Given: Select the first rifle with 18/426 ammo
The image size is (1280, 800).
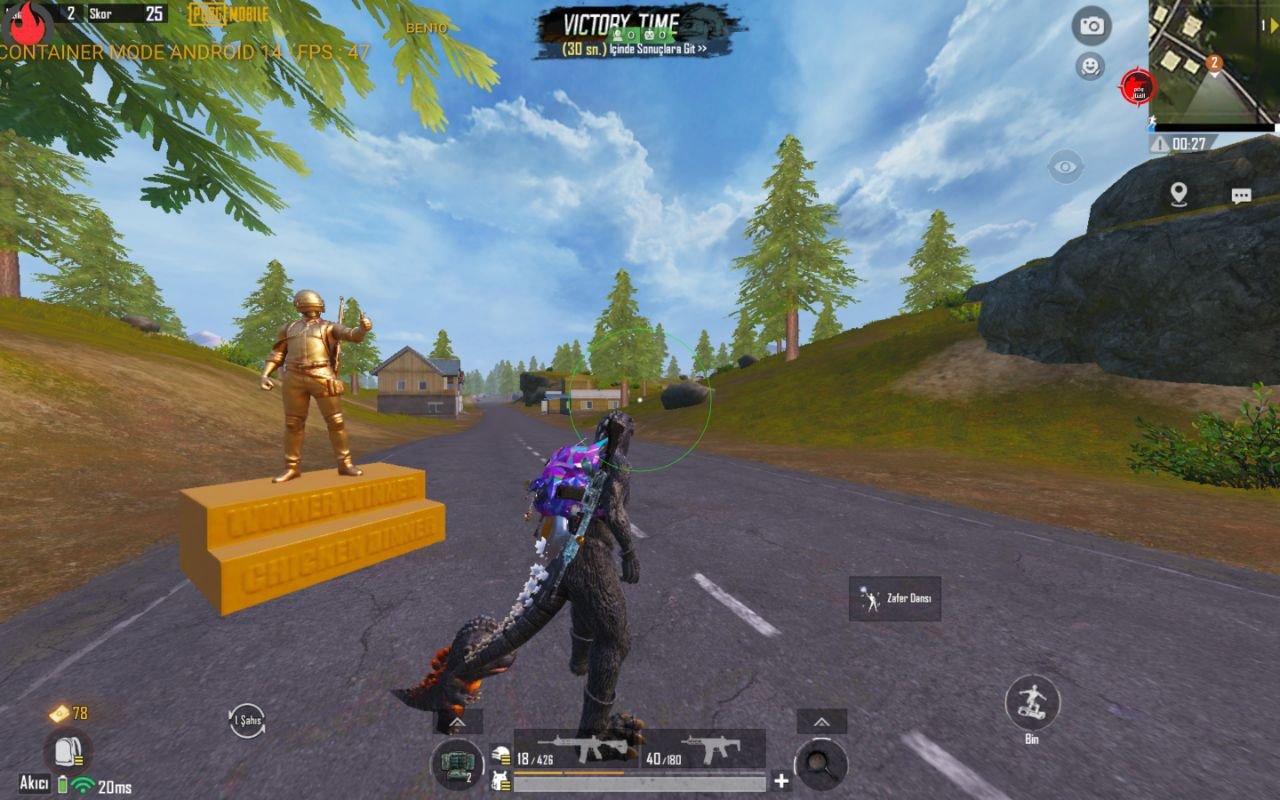Looking at the screenshot, I should pyautogui.click(x=574, y=750).
